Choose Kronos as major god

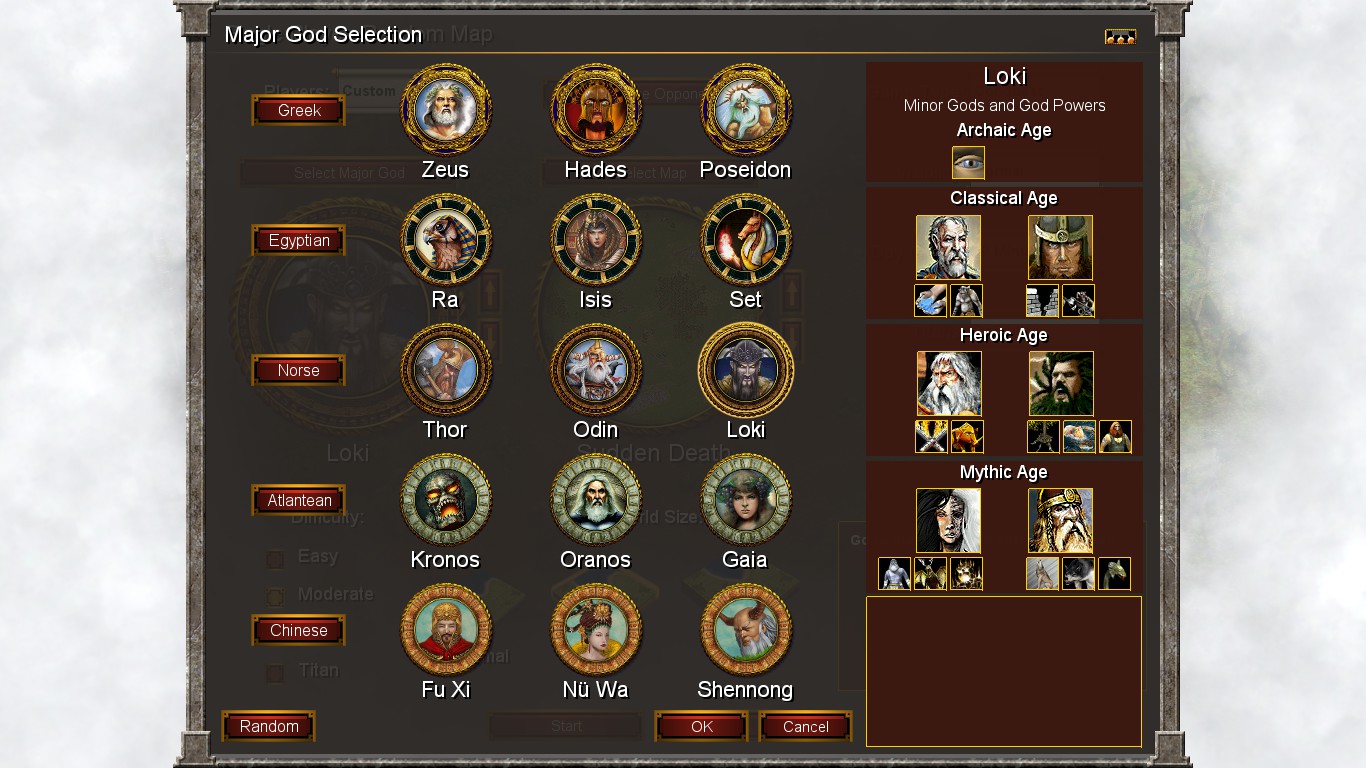445,500
